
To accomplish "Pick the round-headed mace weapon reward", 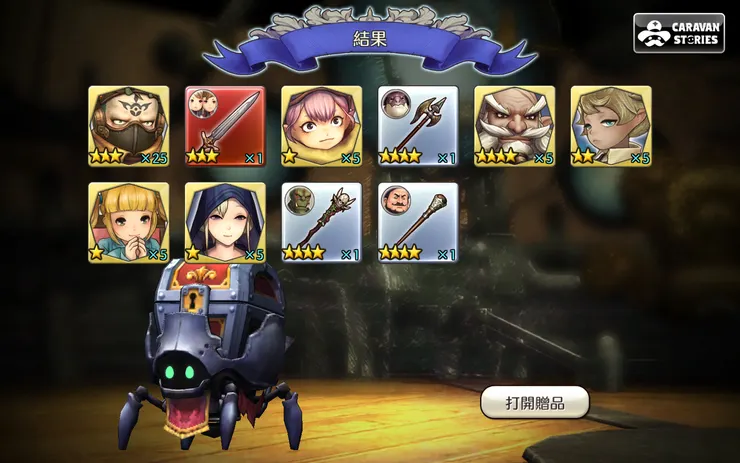I will pyautogui.click(x=418, y=222).
